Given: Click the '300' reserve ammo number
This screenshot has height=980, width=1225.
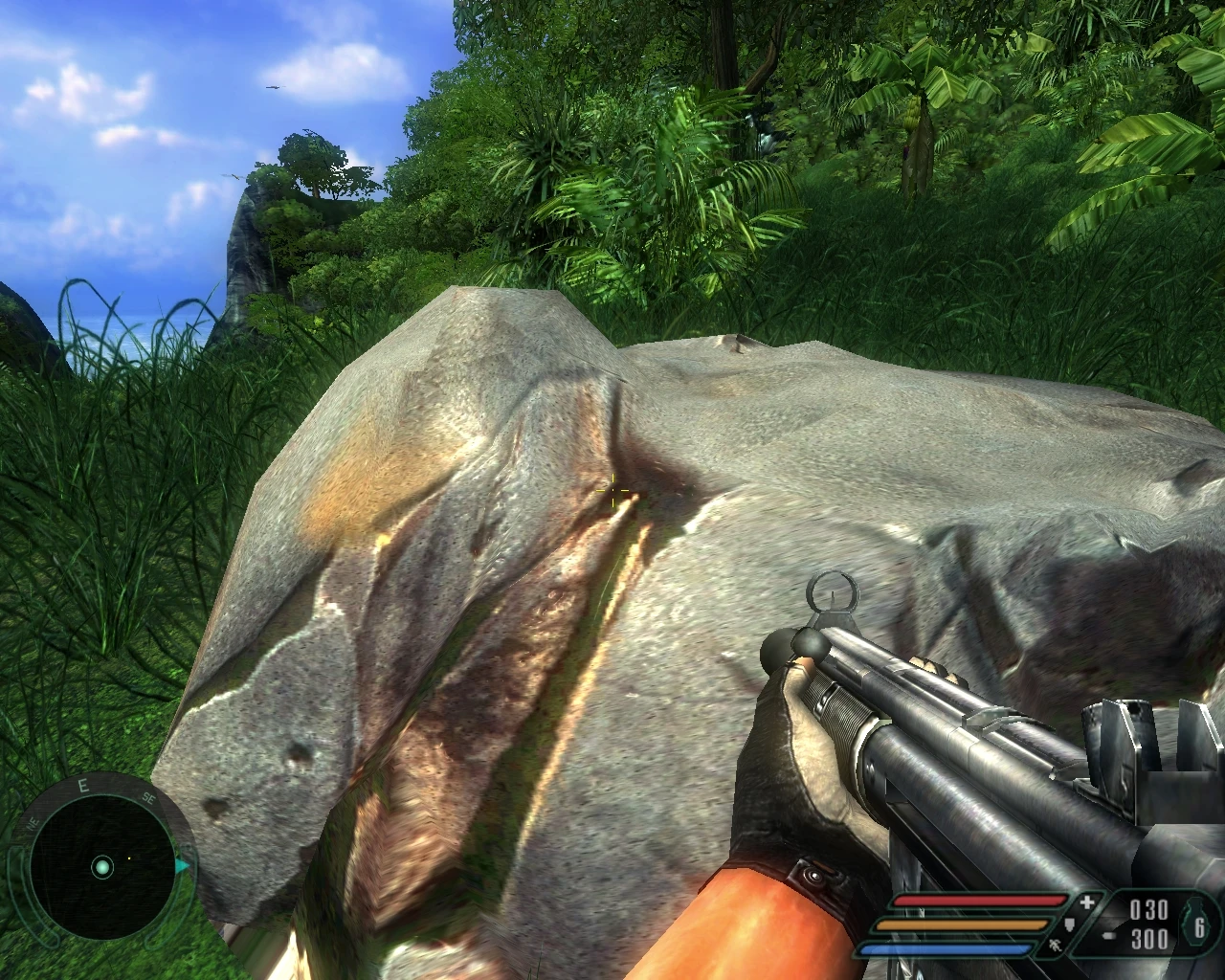Looking at the screenshot, I should 1149,940.
